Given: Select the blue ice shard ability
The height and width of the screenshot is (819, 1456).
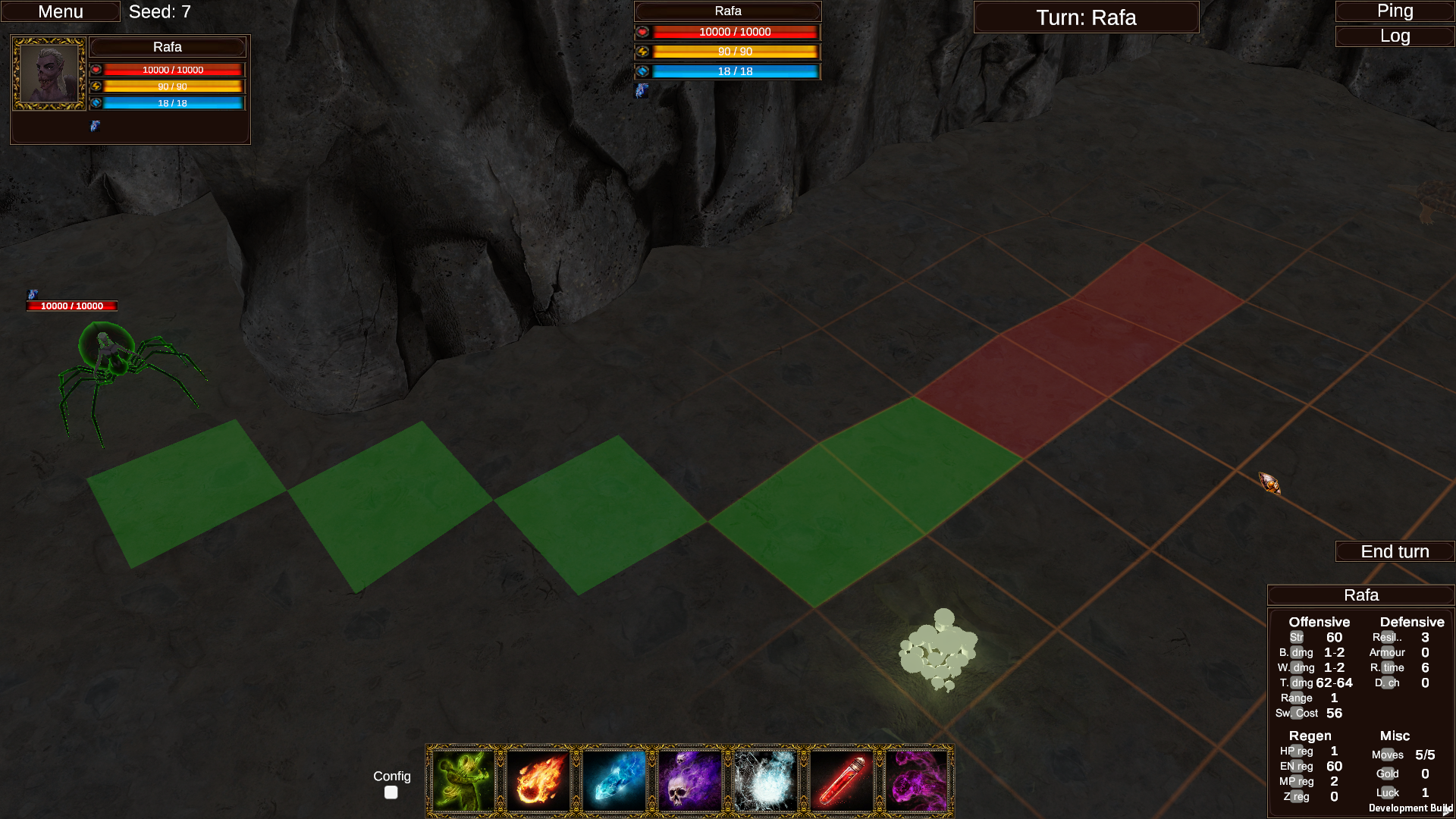Looking at the screenshot, I should pyautogui.click(x=614, y=781).
